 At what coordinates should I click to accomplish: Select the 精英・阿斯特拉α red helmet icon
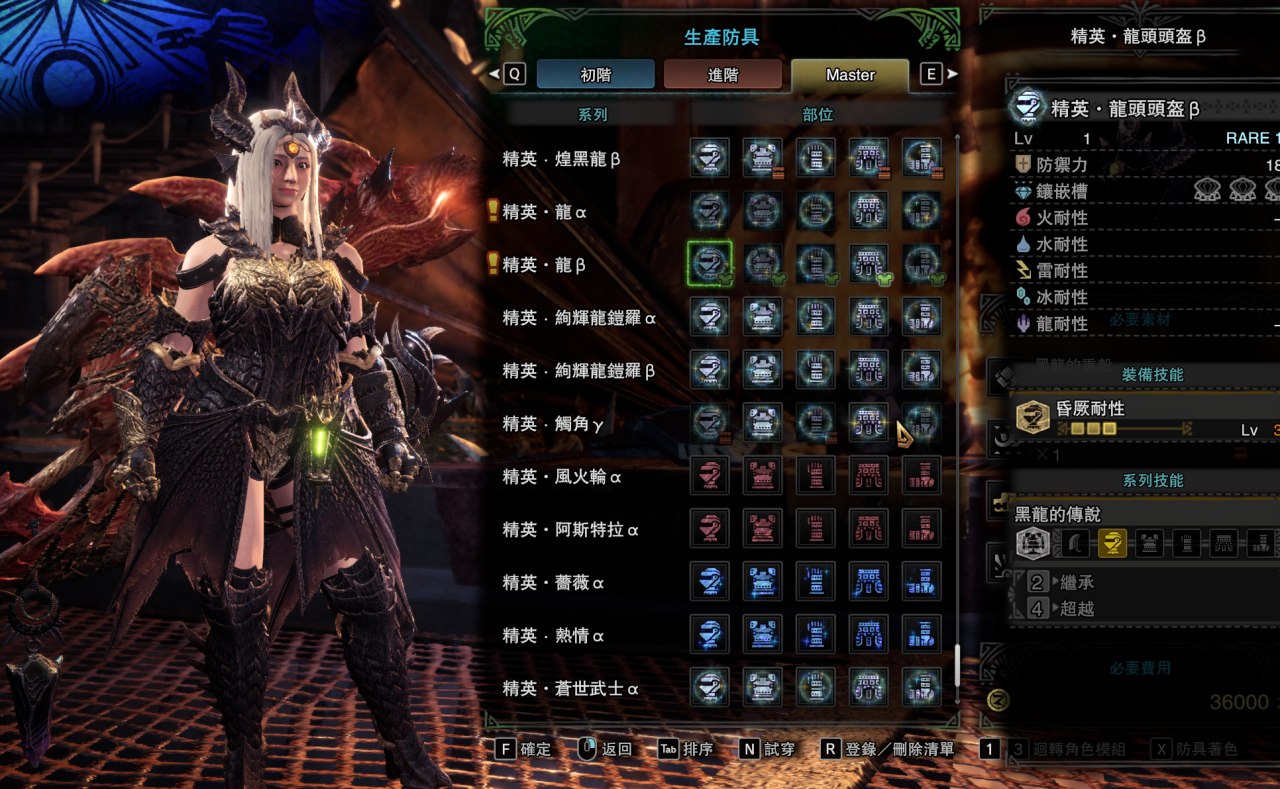click(x=709, y=528)
